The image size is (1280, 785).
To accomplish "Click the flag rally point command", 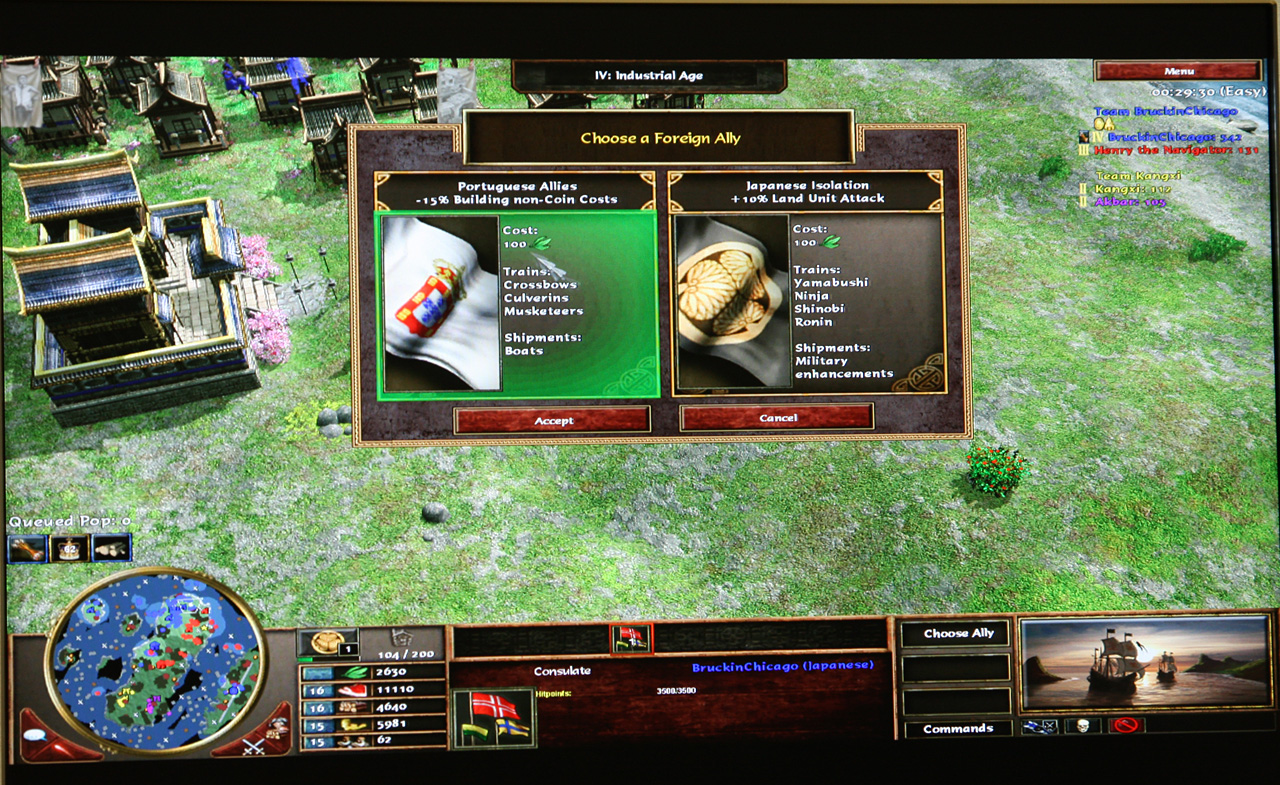I will pos(1038,727).
